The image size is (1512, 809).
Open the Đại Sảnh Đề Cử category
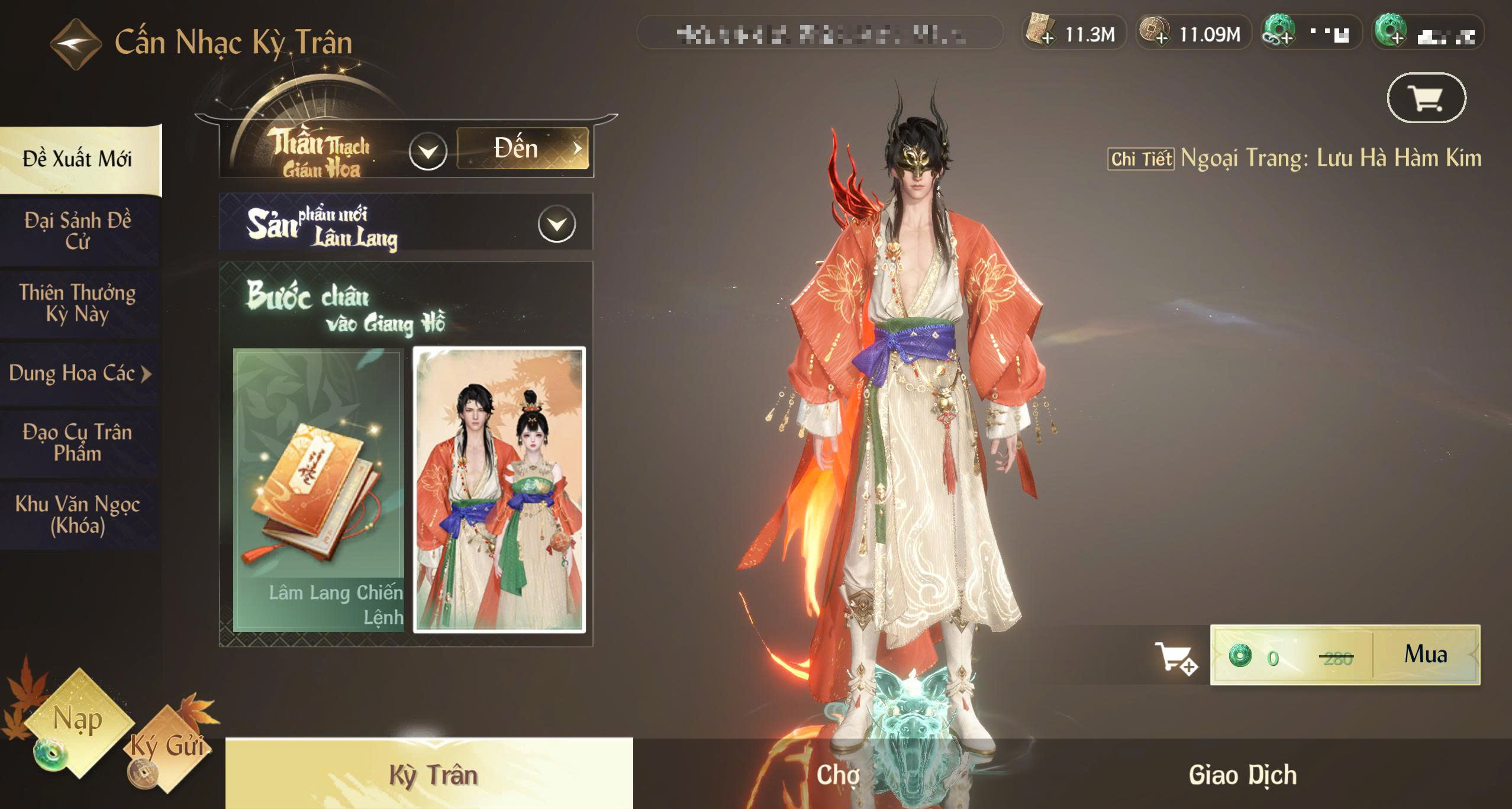[x=78, y=231]
